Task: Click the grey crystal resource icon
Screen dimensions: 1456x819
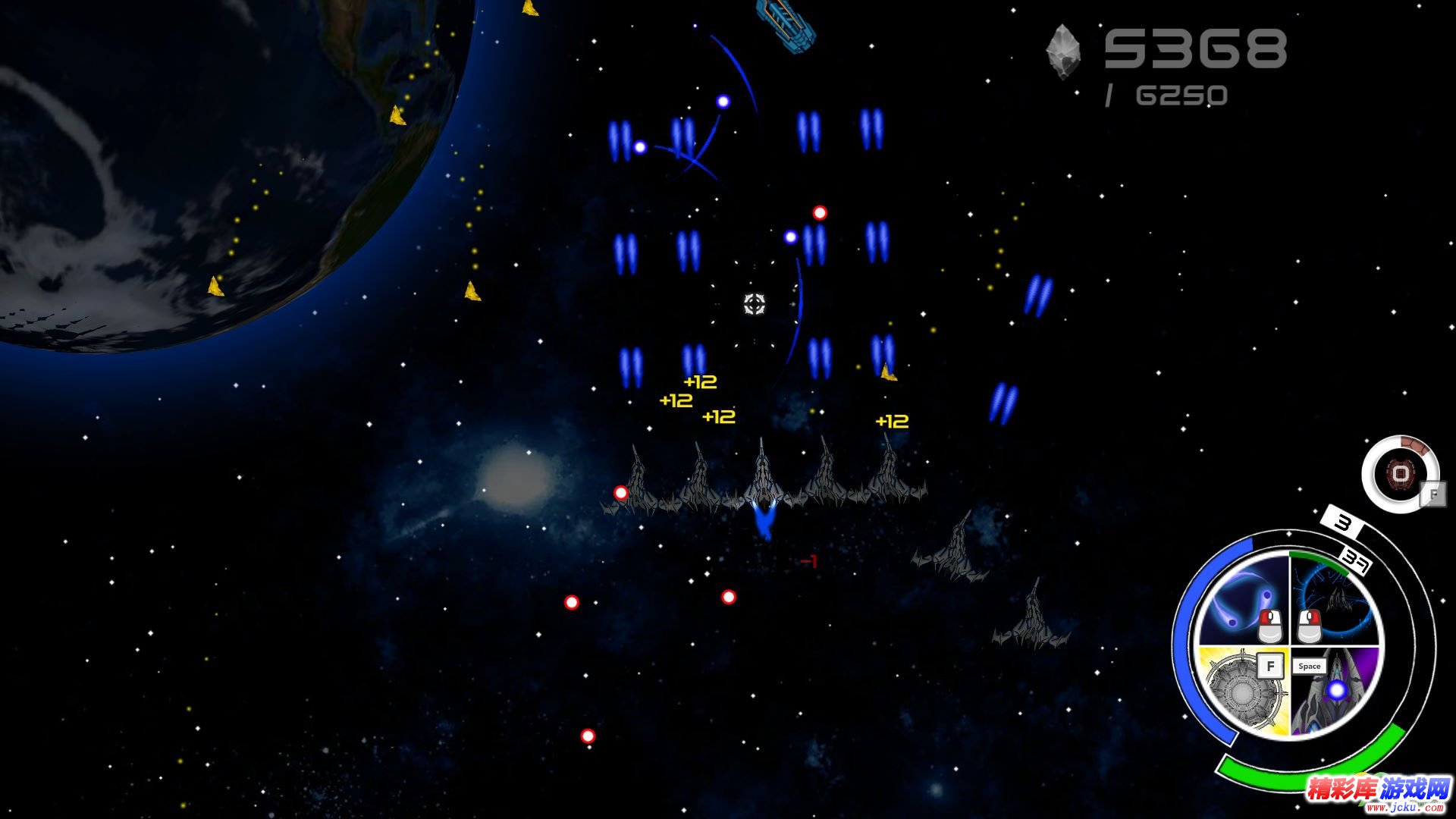Action: click(1063, 52)
